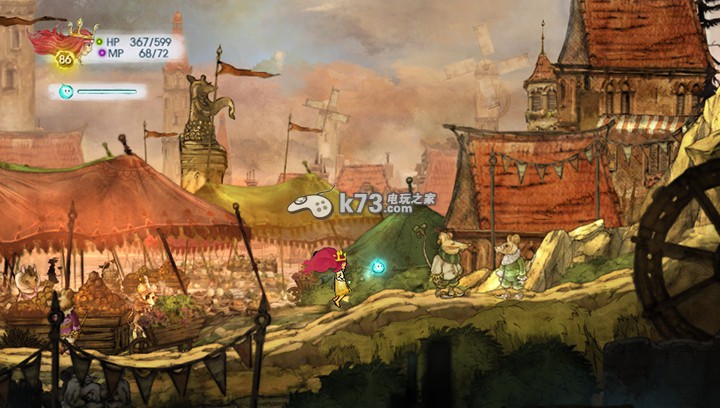Screen dimensions: 720x408
Task: Select the Igniculus firefly icon
Action: 66,92
